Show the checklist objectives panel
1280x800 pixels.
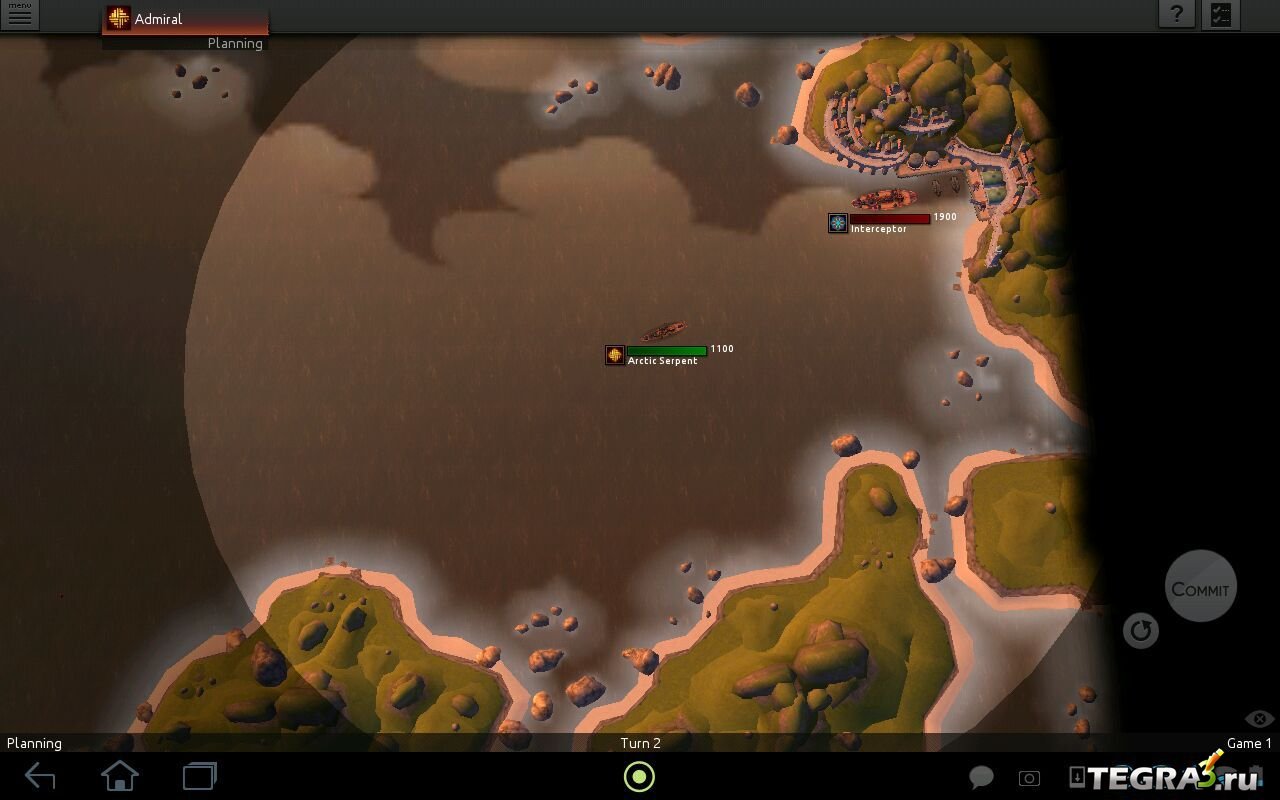coord(1221,14)
